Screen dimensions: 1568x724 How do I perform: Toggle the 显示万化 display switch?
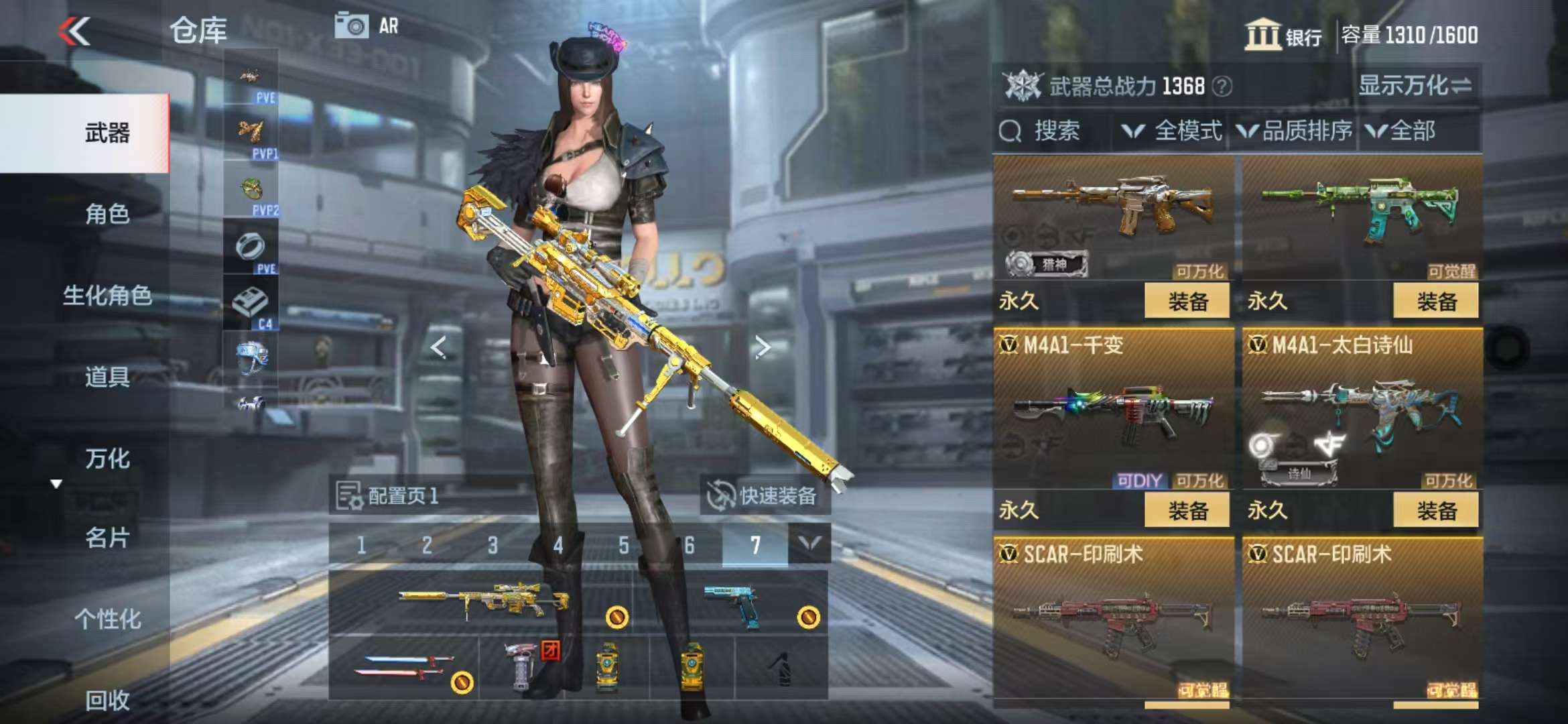[x=1415, y=86]
